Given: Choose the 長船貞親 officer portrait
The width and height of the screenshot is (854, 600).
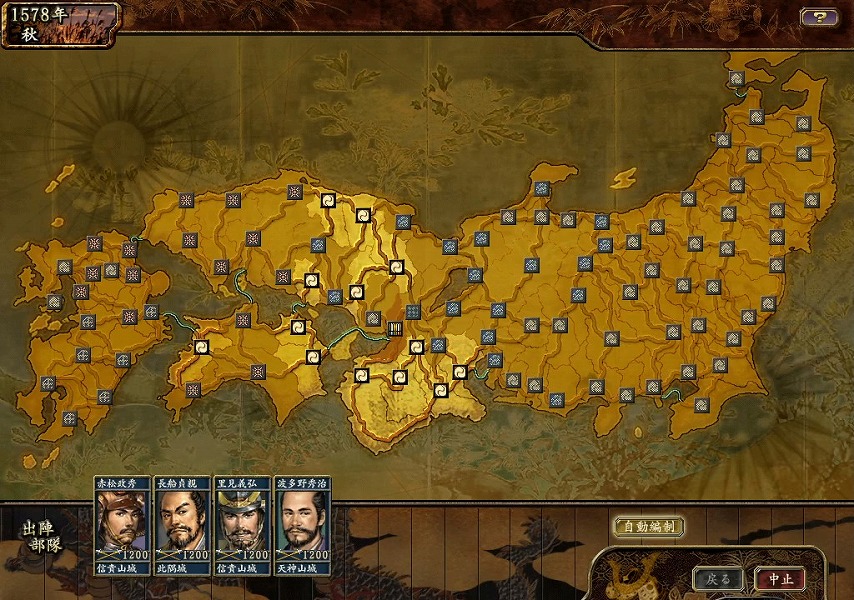Looking at the screenshot, I should [x=182, y=525].
